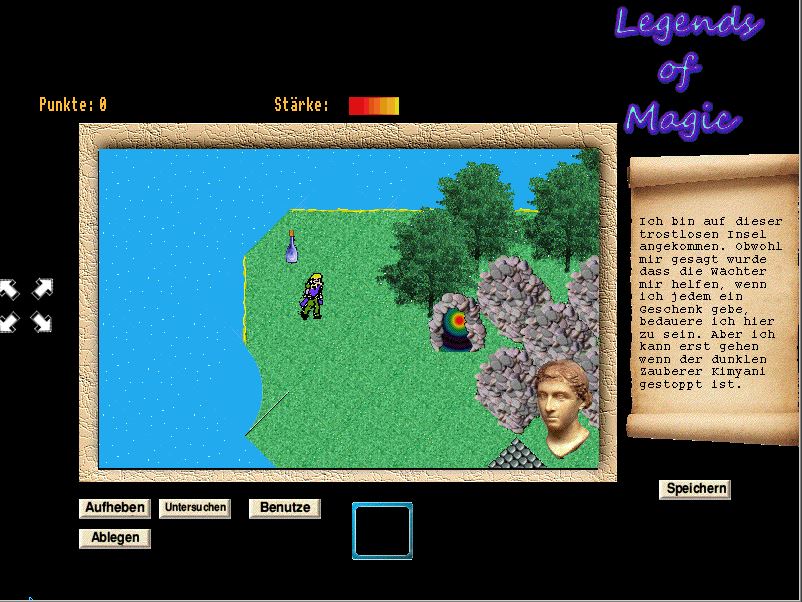Move using the up-right diagonal arrow
This screenshot has width=802, height=602.
click(42, 290)
